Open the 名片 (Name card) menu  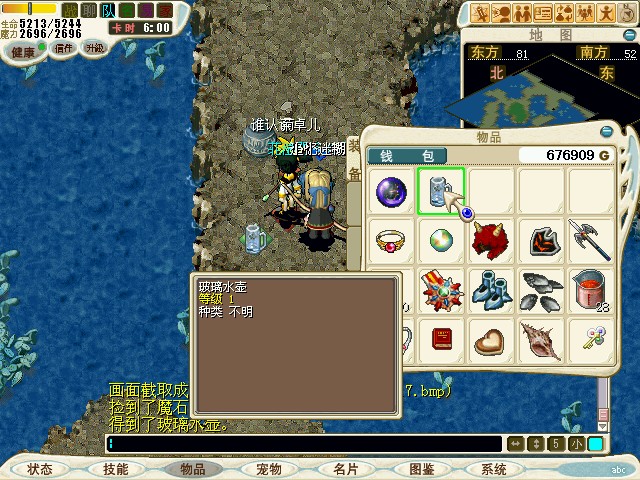(345, 469)
